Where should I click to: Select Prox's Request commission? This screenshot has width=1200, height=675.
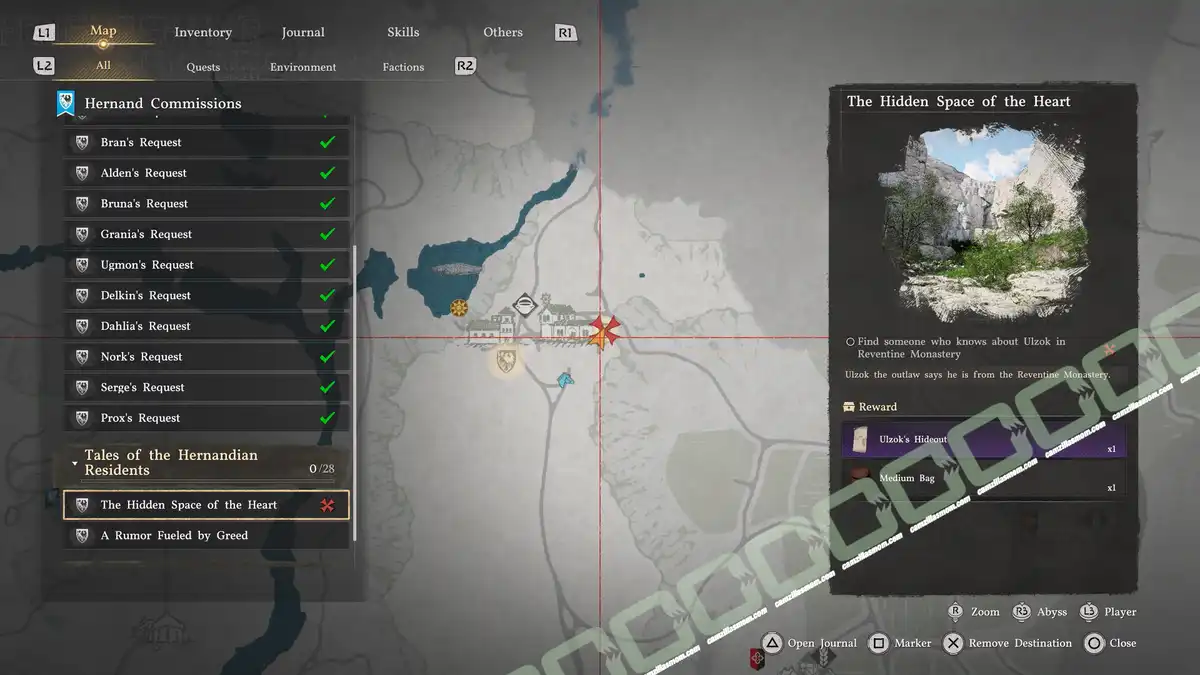(207, 418)
